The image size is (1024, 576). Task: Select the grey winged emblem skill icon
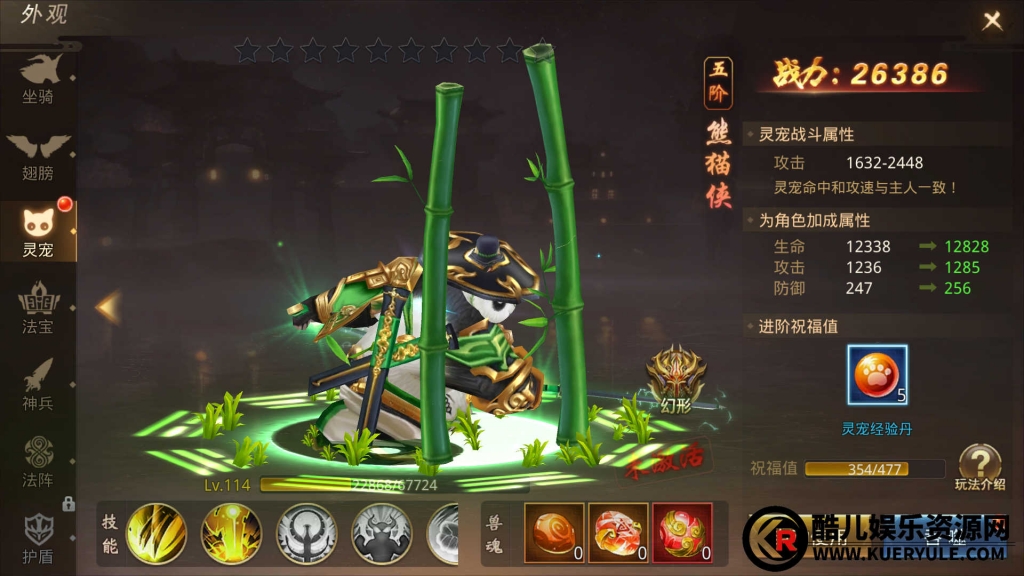(x=306, y=533)
